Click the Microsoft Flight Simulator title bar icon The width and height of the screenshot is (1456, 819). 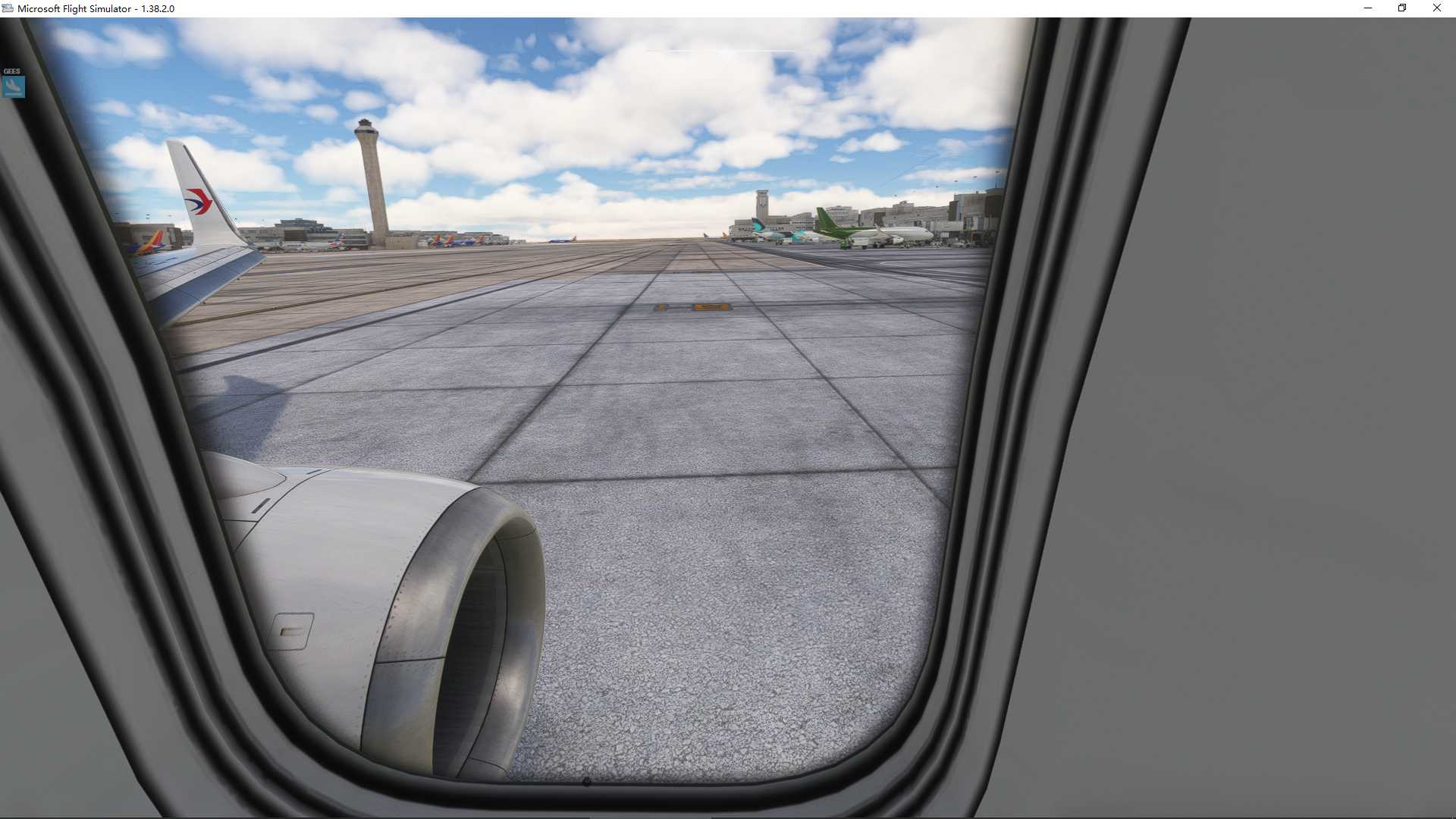tap(8, 8)
